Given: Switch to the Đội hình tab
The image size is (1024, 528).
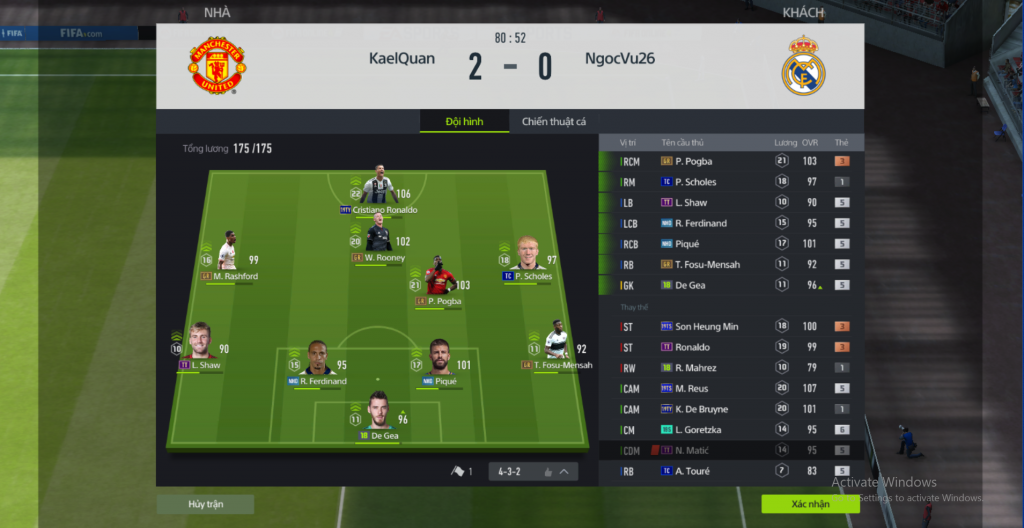Looking at the screenshot, I should (x=464, y=122).
